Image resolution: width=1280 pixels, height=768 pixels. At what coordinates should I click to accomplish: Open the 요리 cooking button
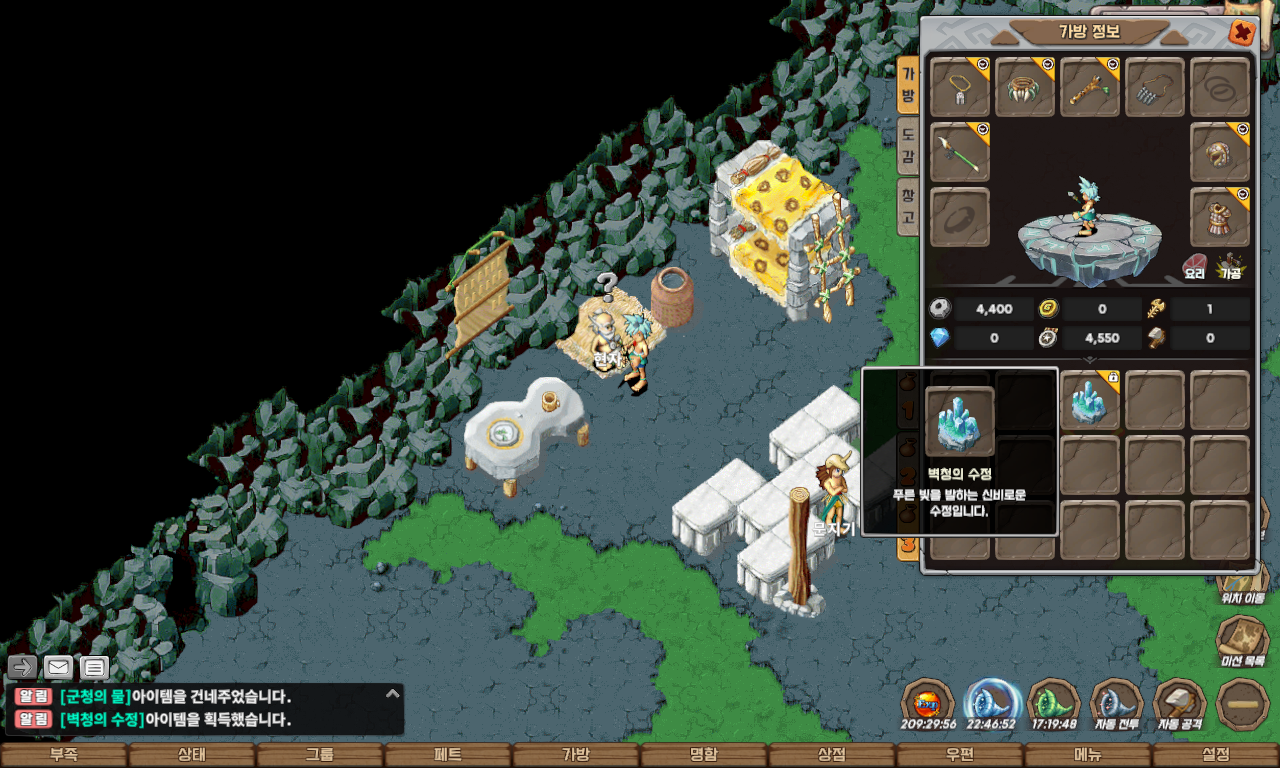coord(1195,266)
